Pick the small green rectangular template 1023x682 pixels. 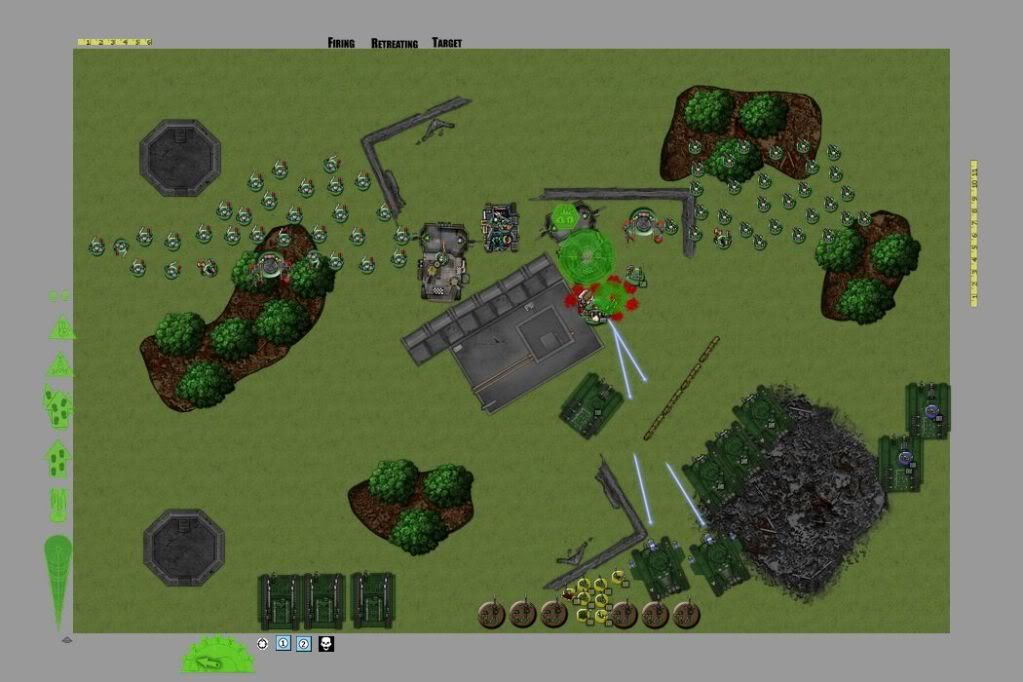(59, 504)
